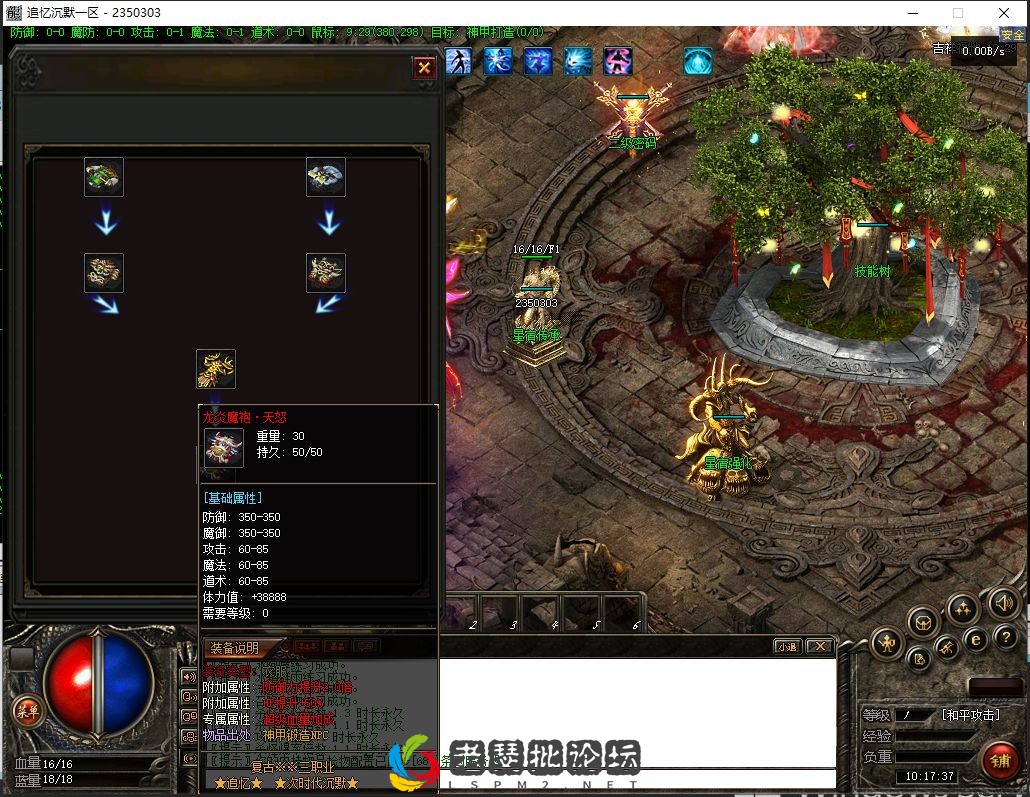
Task: Close the chat window with its X
Action: point(819,647)
